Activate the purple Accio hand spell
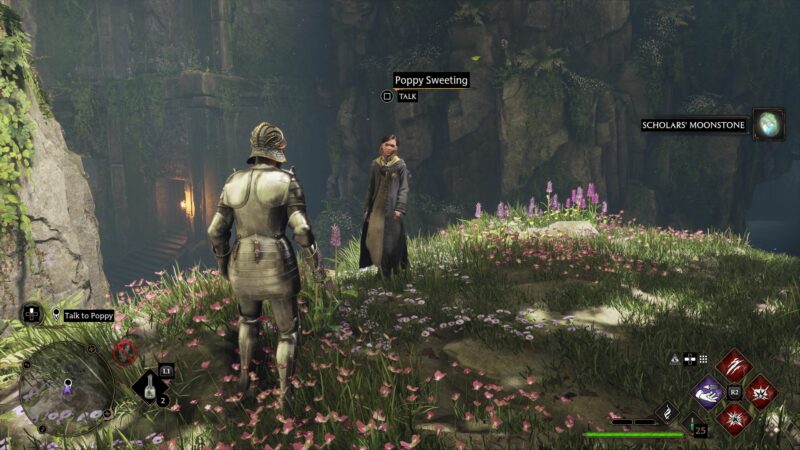 pos(709,391)
